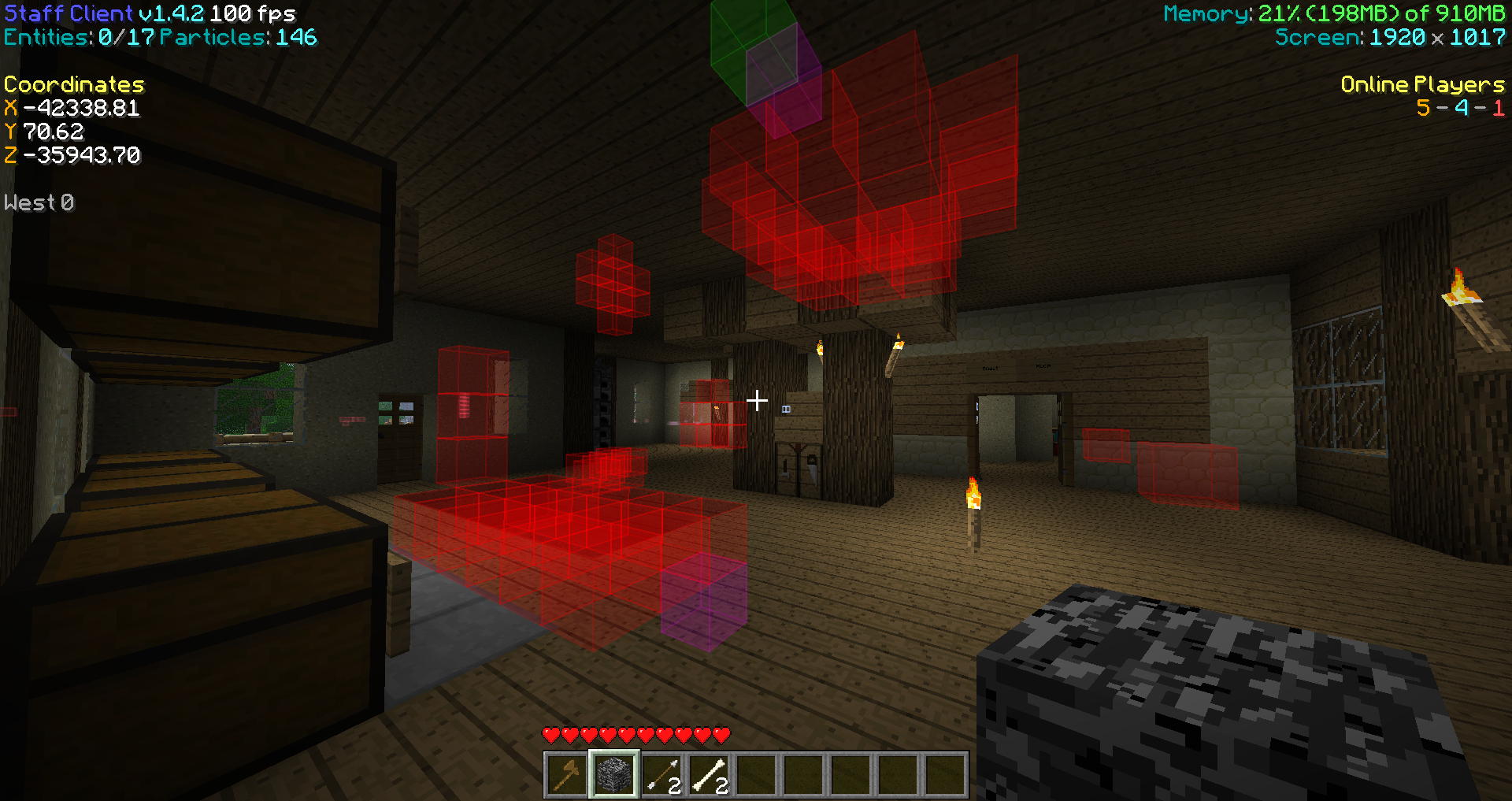The height and width of the screenshot is (801, 1512).
Task: Select the wooden axe hotbar slot
Action: point(566,774)
